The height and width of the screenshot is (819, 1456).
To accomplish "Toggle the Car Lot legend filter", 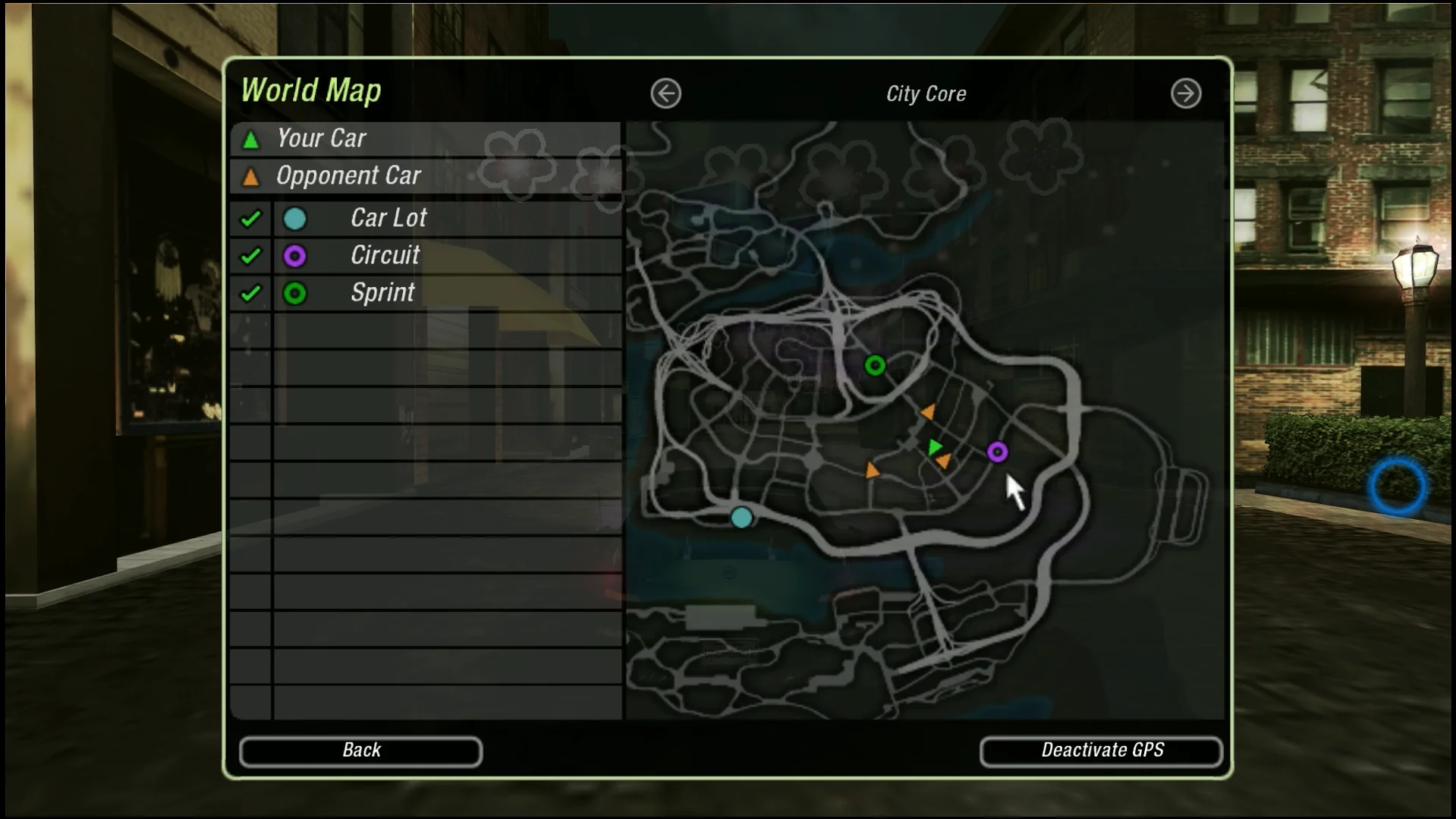I will pyautogui.click(x=250, y=219).
